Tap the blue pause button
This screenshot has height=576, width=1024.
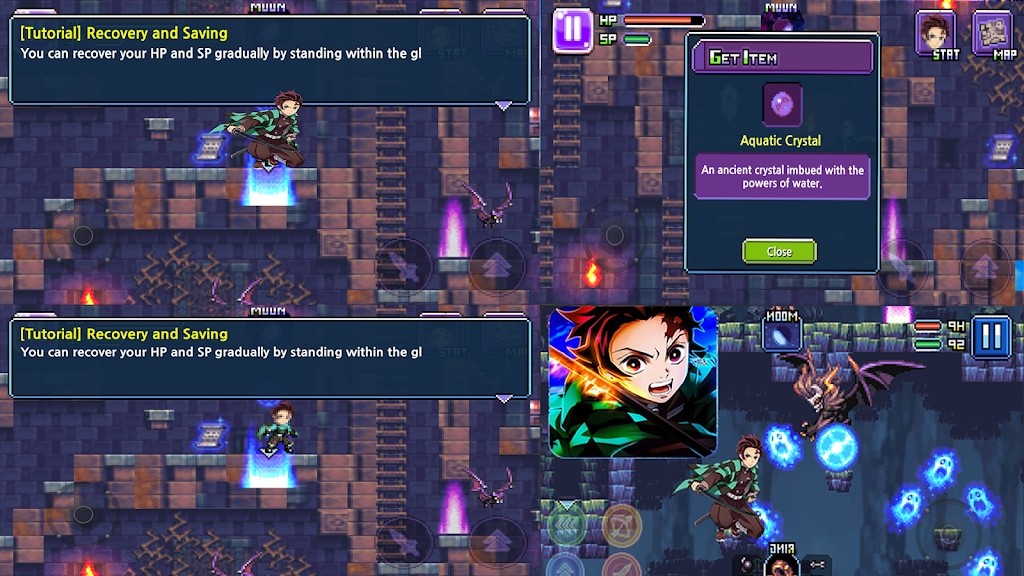click(x=991, y=335)
